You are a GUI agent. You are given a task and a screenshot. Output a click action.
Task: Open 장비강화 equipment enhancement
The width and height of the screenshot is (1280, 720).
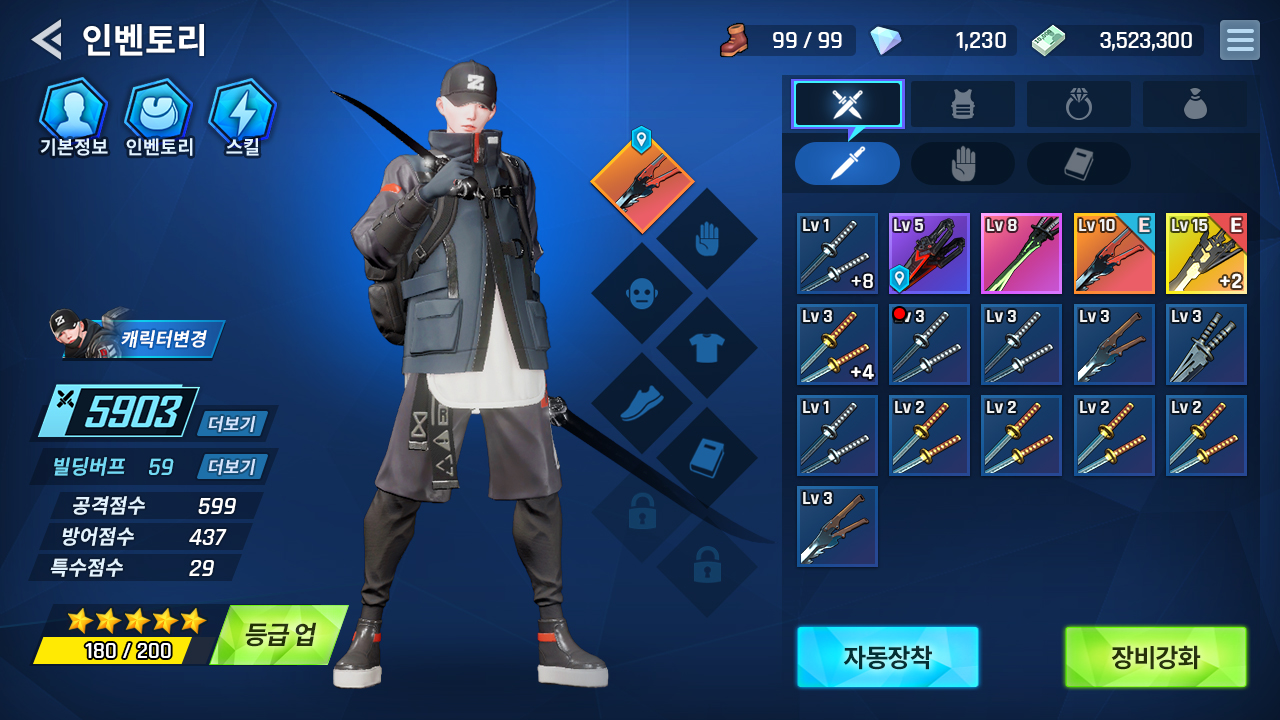[1155, 657]
